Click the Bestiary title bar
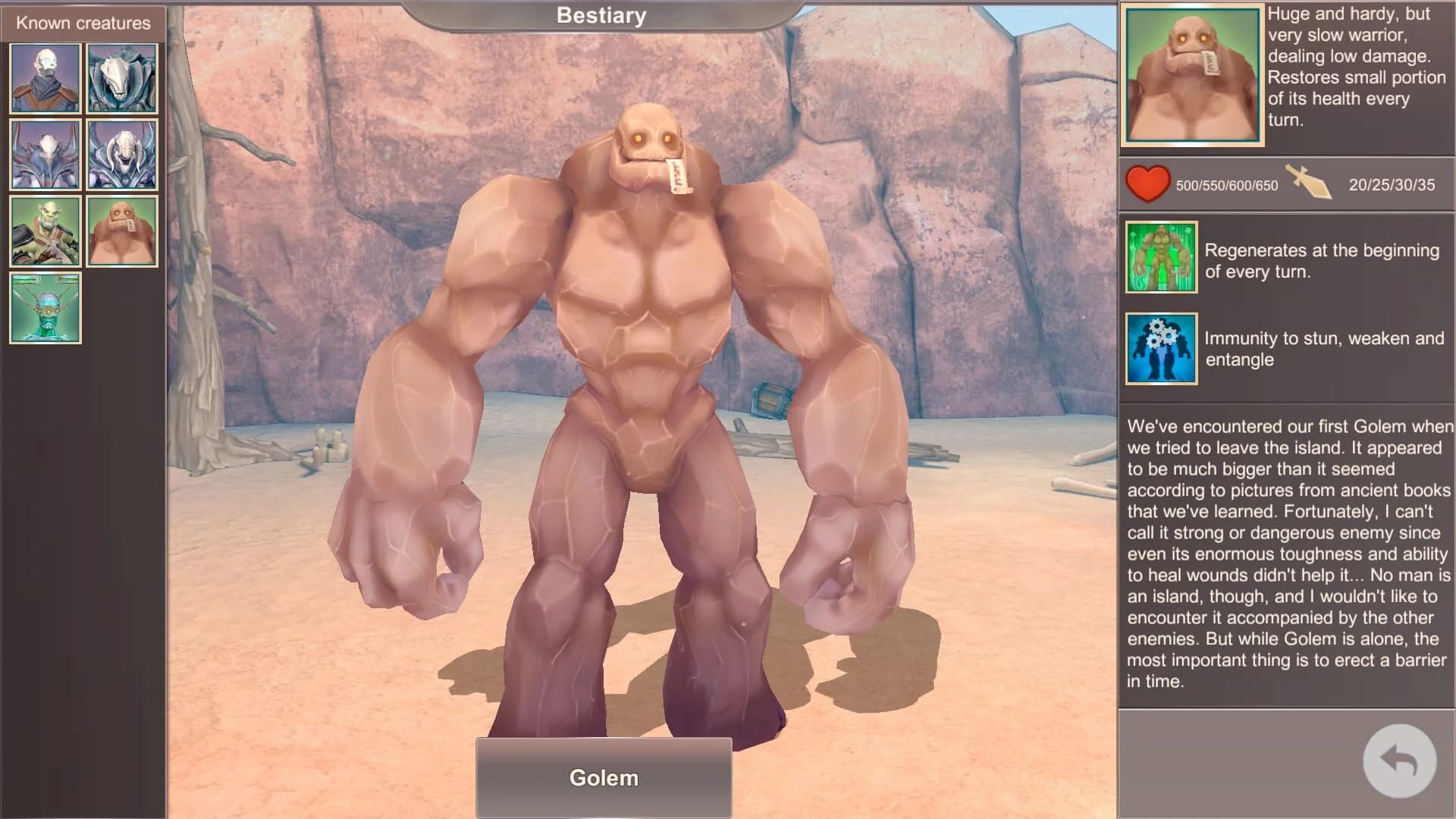The height and width of the screenshot is (819, 1456). tap(601, 15)
